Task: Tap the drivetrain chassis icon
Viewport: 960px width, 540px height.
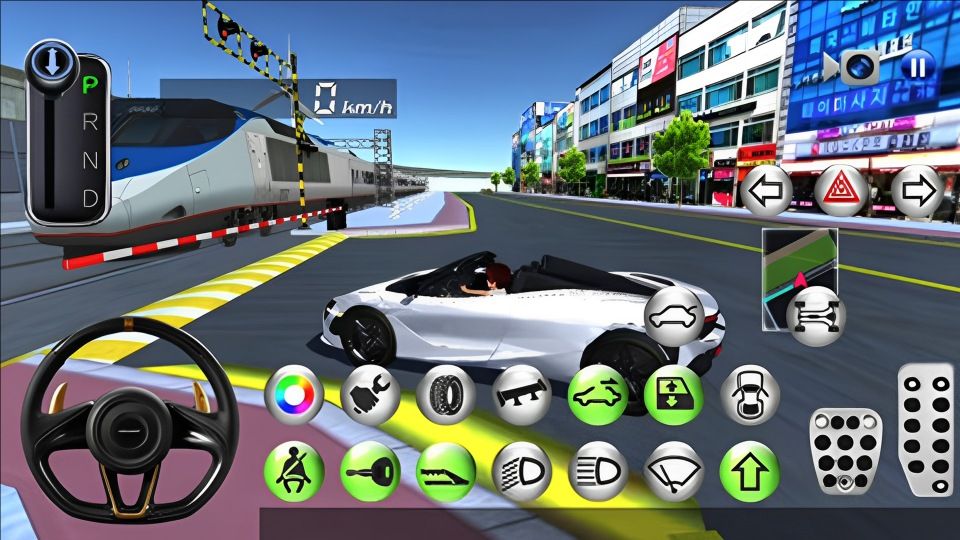Action: (814, 317)
